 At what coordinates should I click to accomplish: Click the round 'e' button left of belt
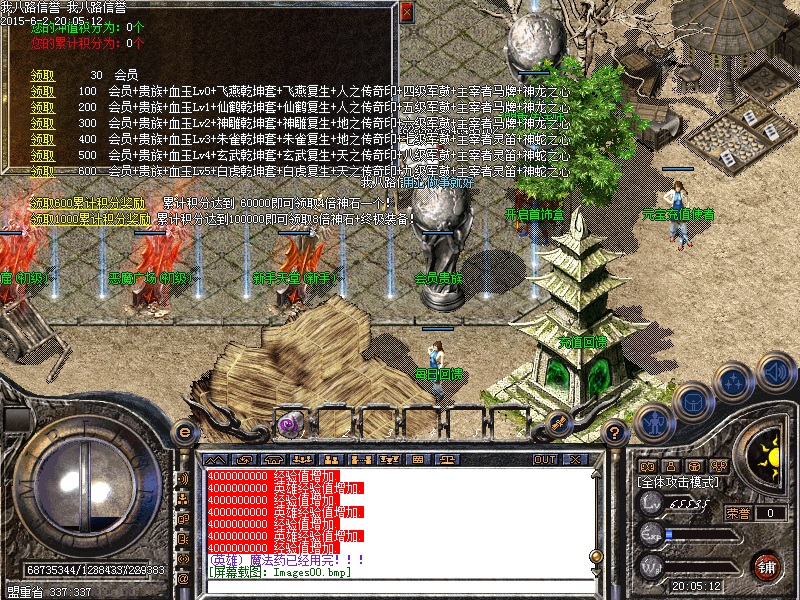click(184, 431)
